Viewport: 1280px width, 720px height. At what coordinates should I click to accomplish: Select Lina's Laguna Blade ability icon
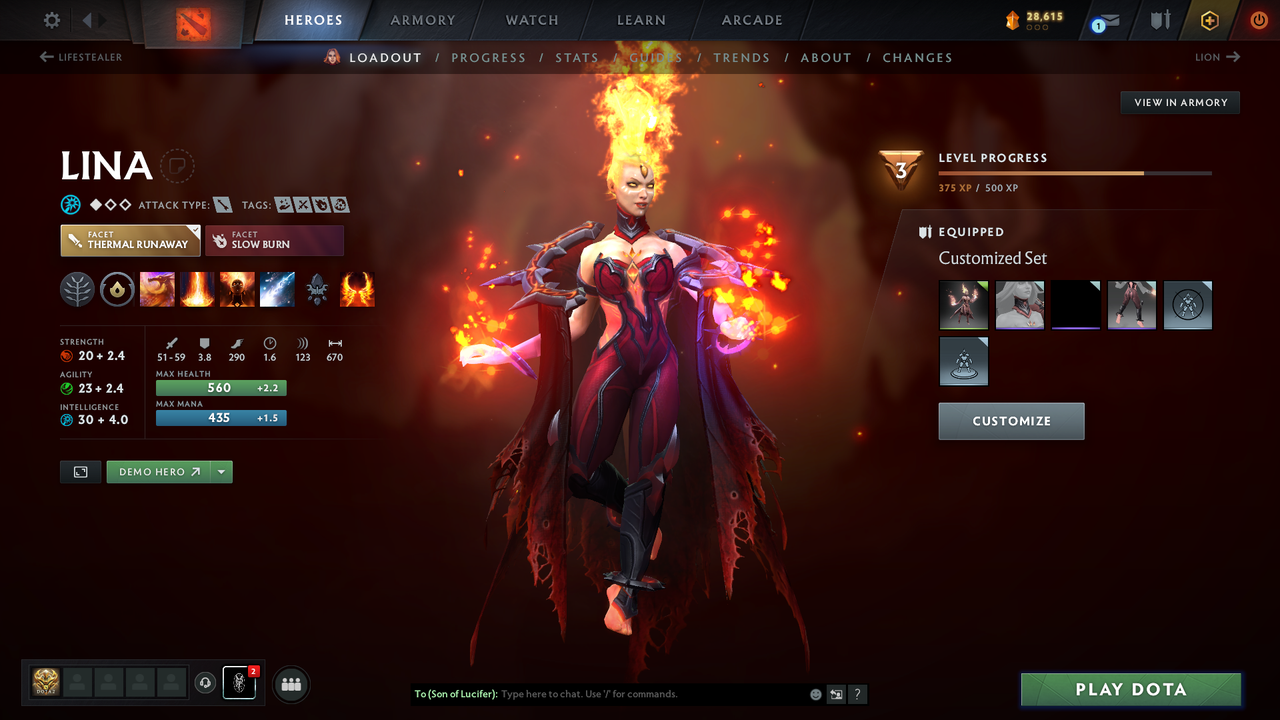277,289
